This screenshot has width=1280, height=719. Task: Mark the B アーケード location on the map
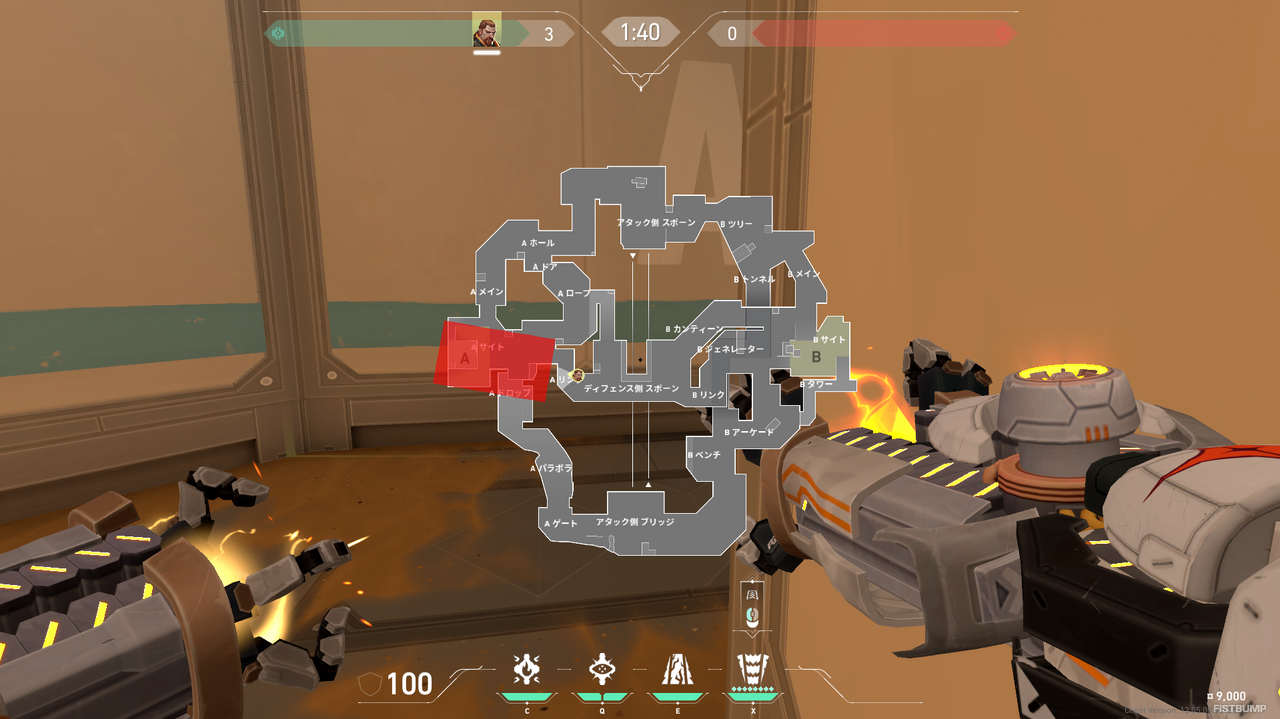click(x=749, y=432)
